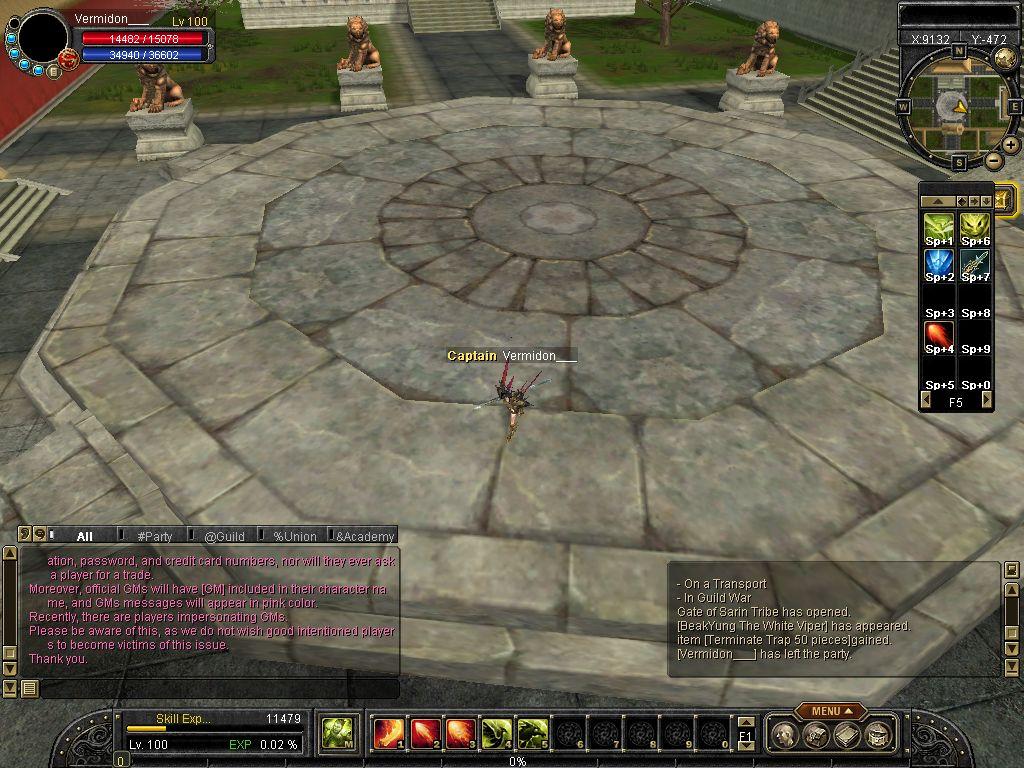Open the MENU button above the icons
The width and height of the screenshot is (1024, 768).
[831, 711]
